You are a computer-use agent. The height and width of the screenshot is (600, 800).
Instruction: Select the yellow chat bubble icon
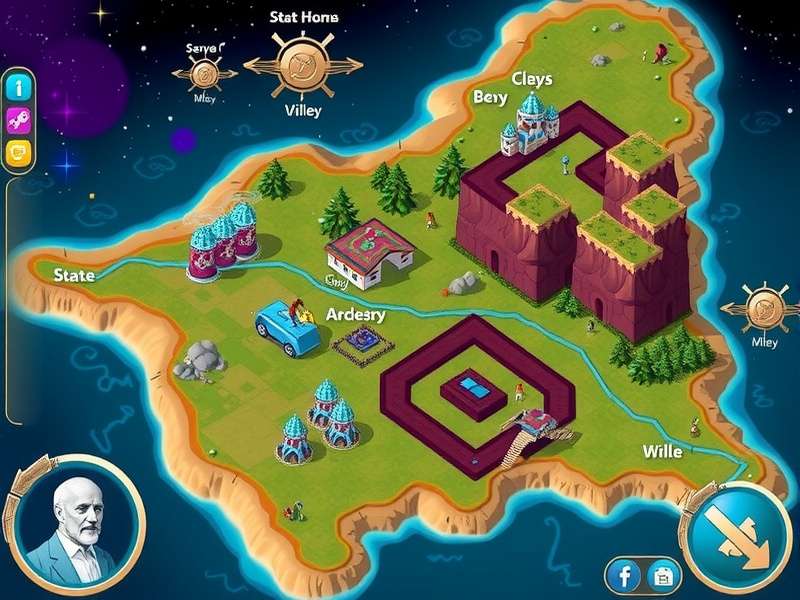coord(18,153)
